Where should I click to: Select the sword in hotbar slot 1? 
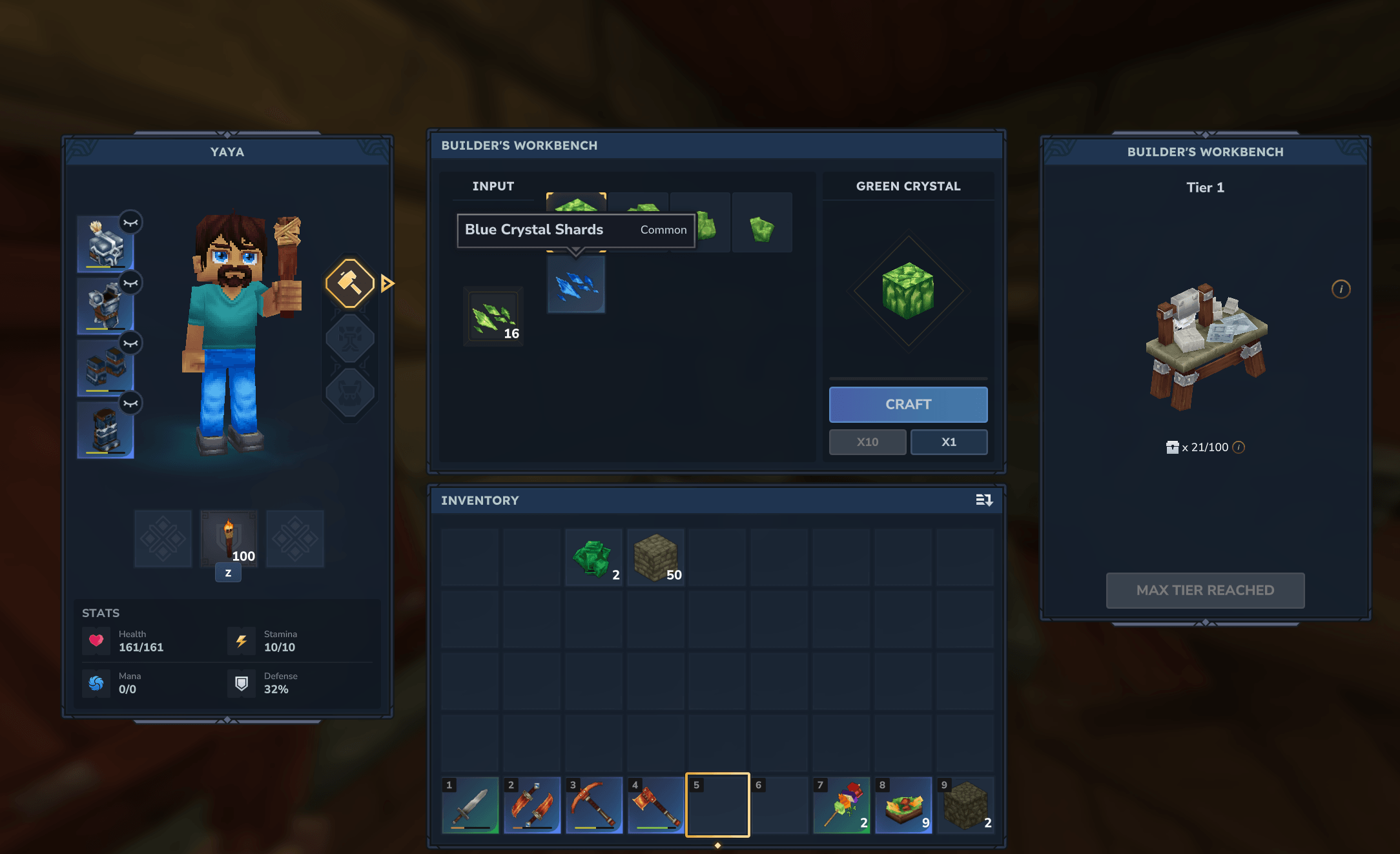[x=470, y=806]
